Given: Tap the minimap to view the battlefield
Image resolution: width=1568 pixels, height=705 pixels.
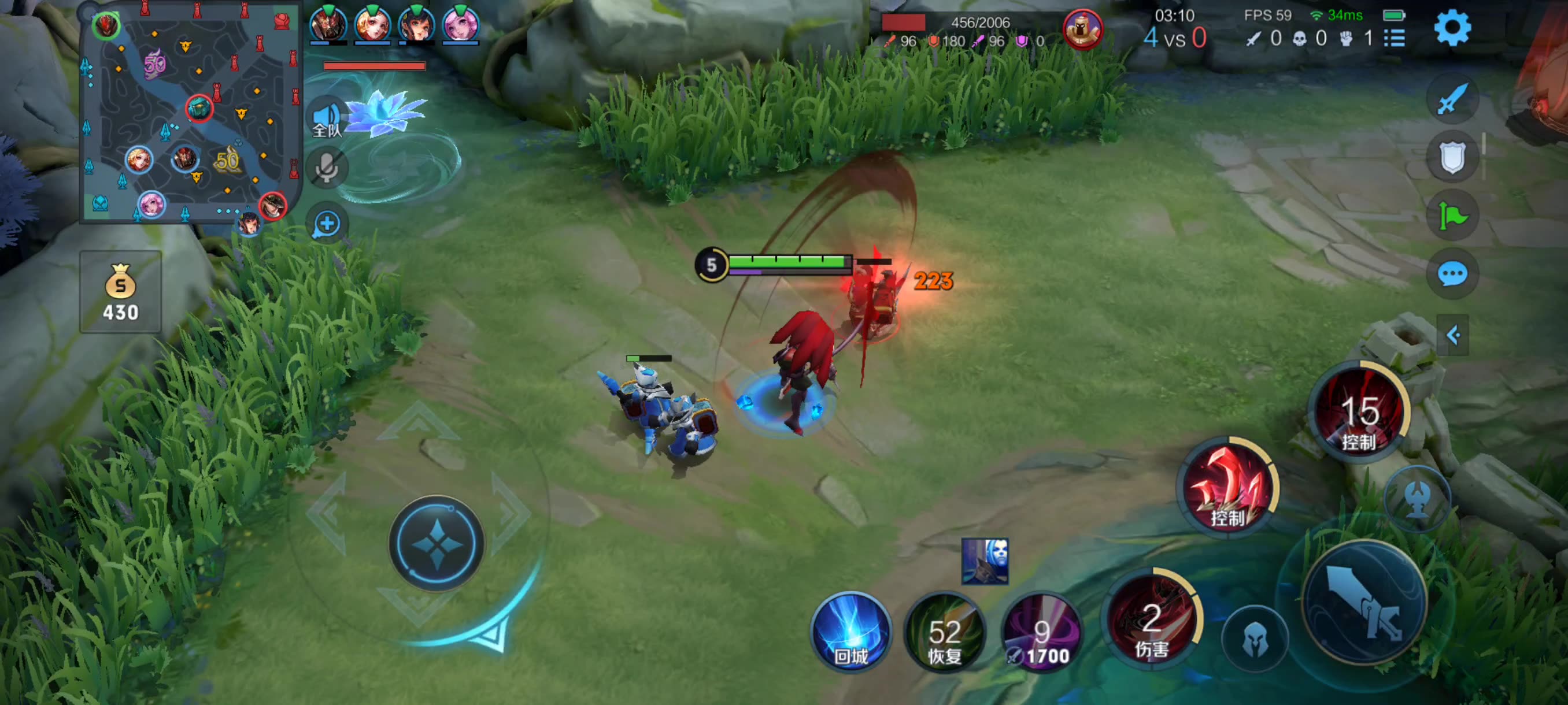Looking at the screenshot, I should [x=191, y=113].
